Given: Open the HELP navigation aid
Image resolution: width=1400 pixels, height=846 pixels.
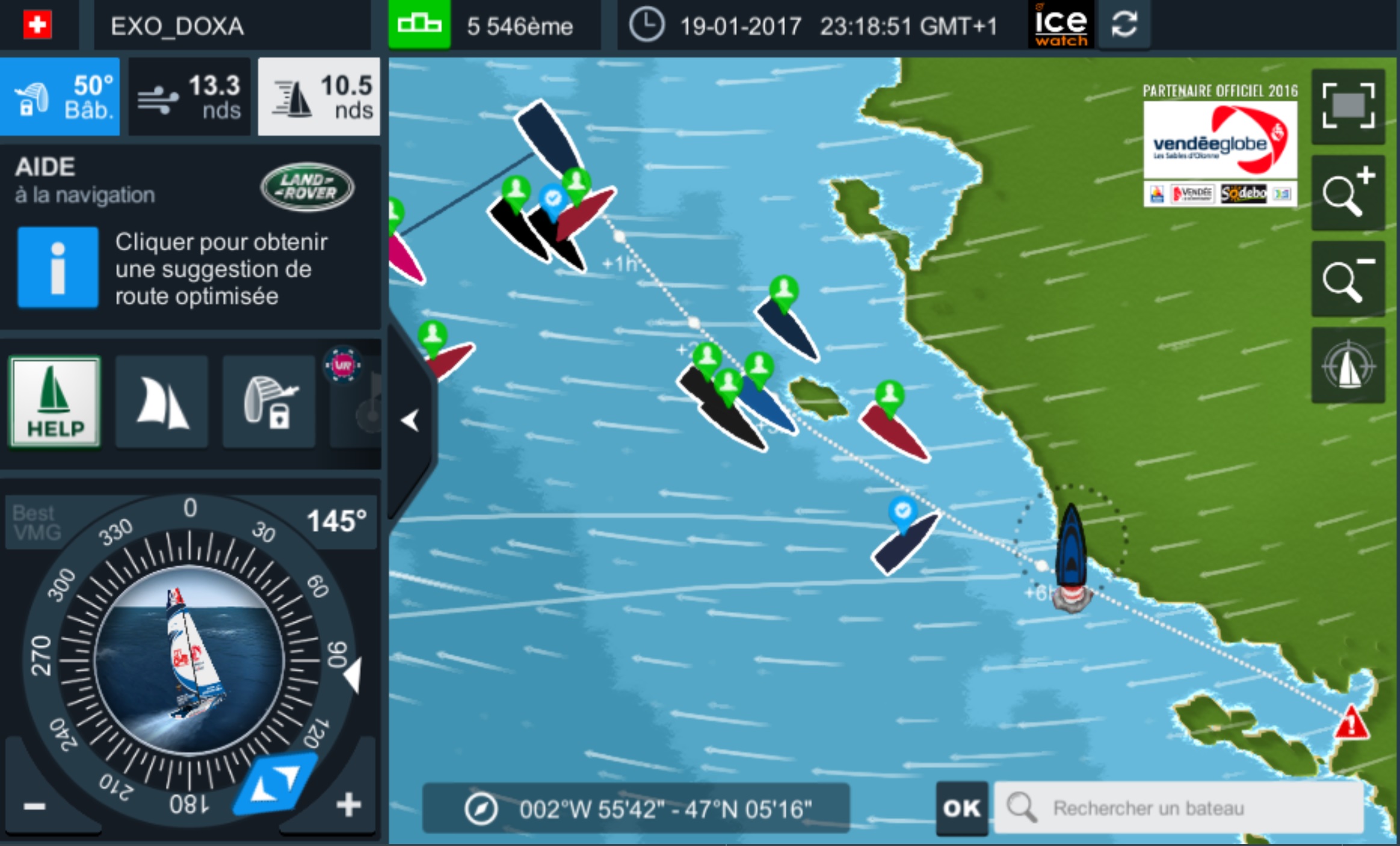Looking at the screenshot, I should point(55,402).
